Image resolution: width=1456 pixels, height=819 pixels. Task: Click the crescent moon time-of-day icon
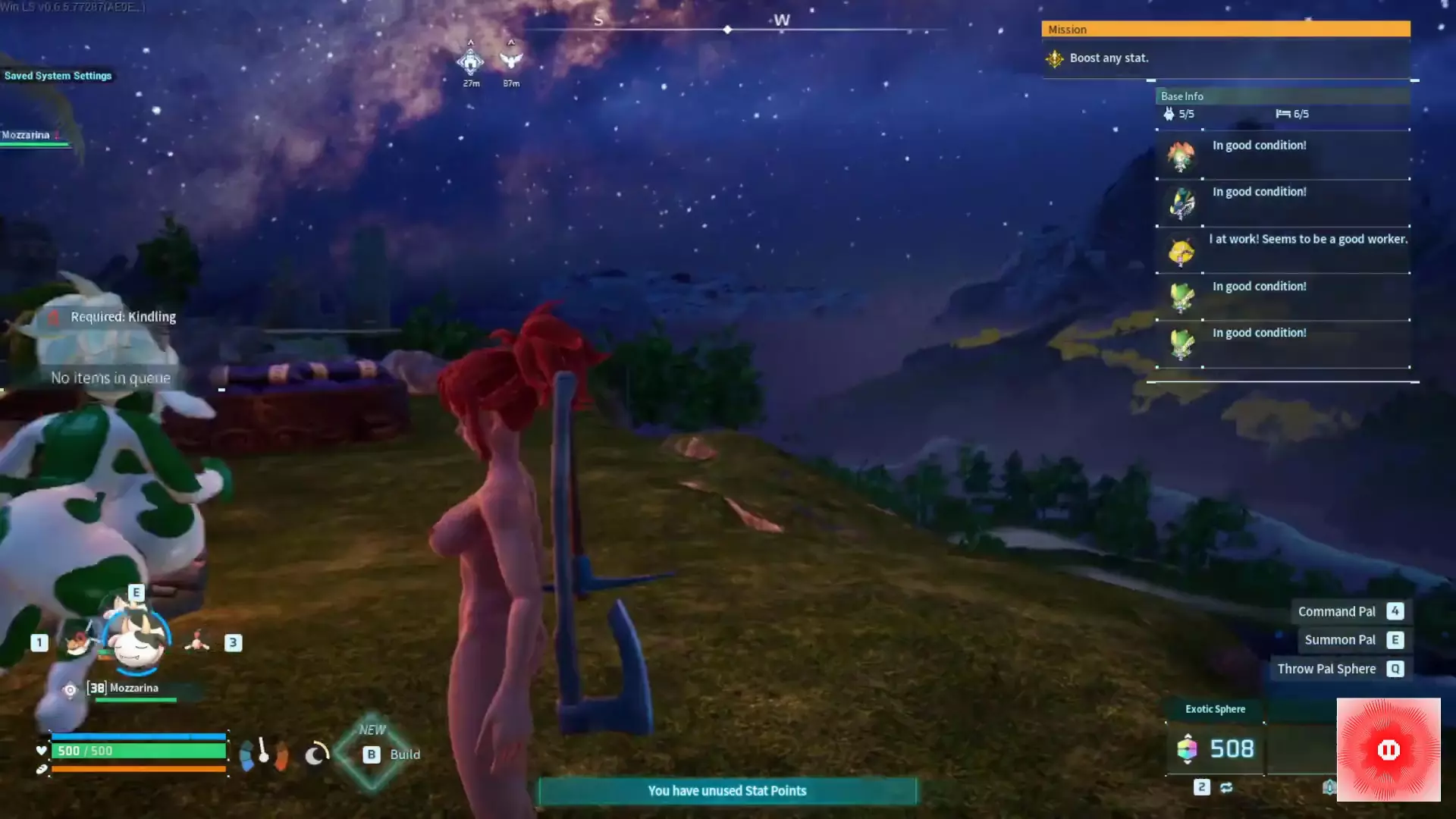(315, 754)
